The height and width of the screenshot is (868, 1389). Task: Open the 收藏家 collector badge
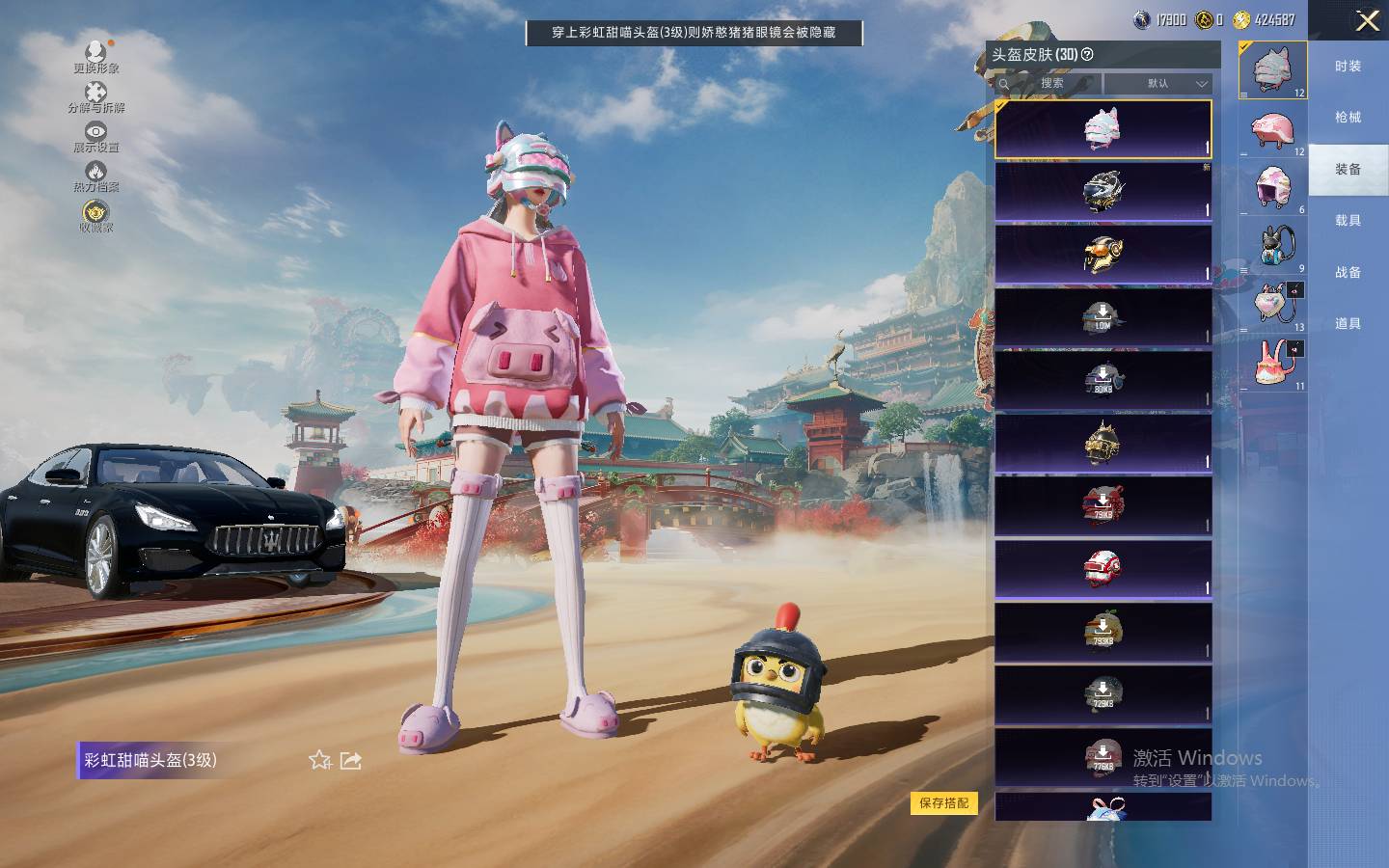[x=95, y=216]
